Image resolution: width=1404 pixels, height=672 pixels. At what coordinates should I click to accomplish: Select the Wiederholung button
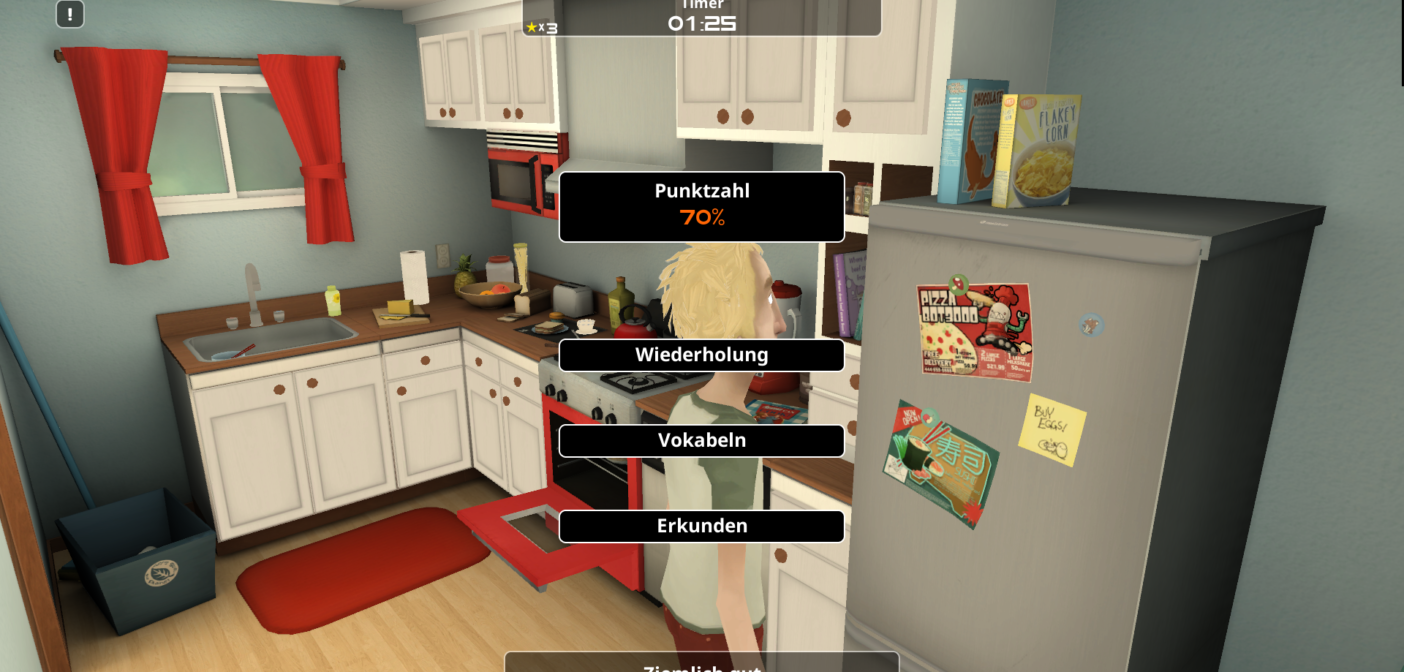(x=701, y=355)
